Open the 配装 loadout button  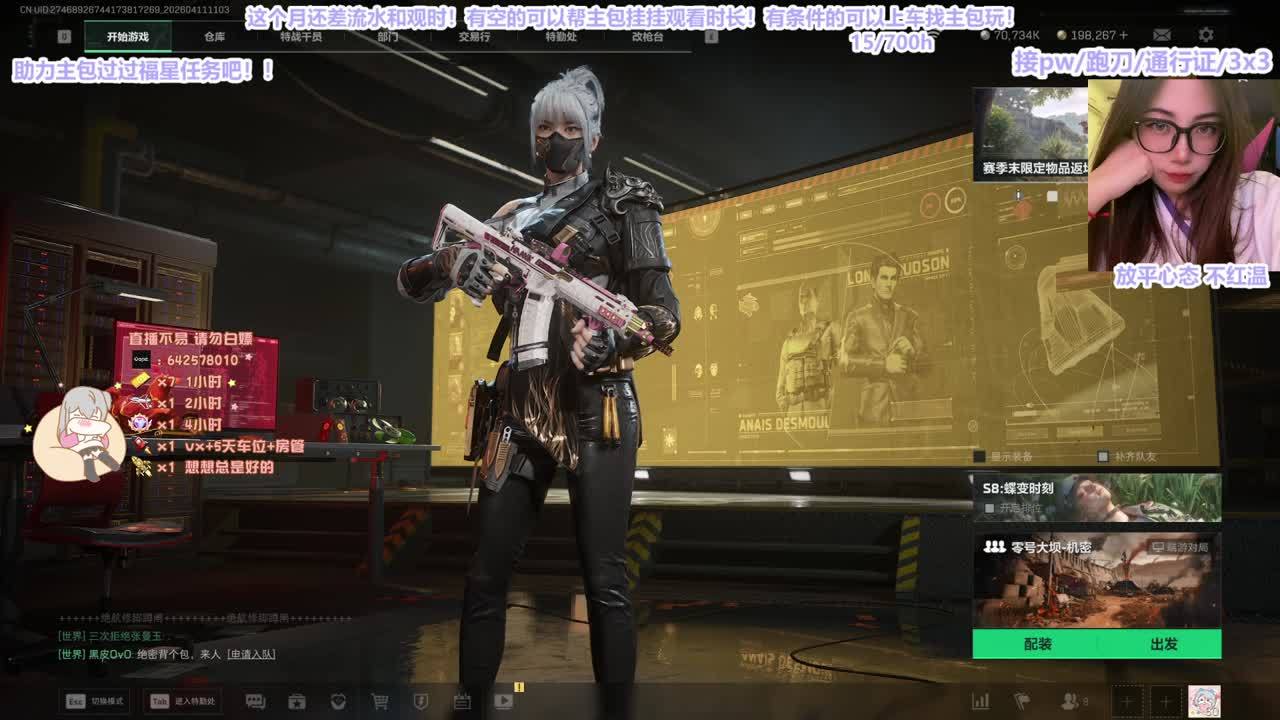pos(1038,644)
